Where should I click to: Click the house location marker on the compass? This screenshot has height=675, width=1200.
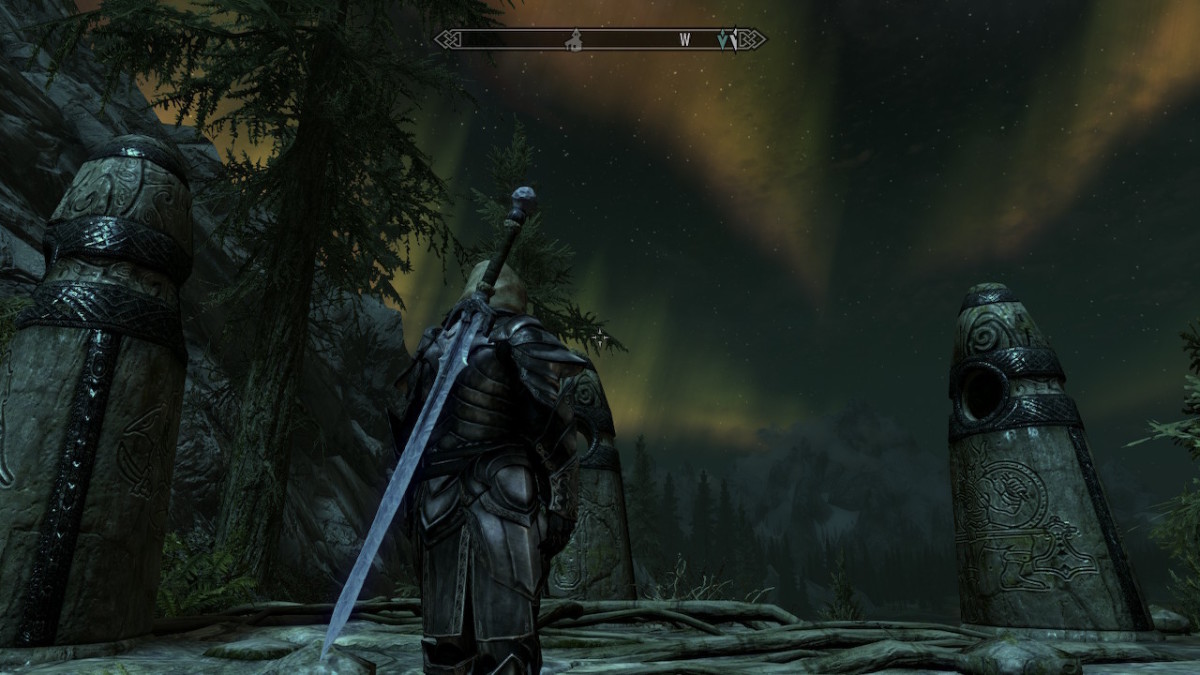[574, 41]
